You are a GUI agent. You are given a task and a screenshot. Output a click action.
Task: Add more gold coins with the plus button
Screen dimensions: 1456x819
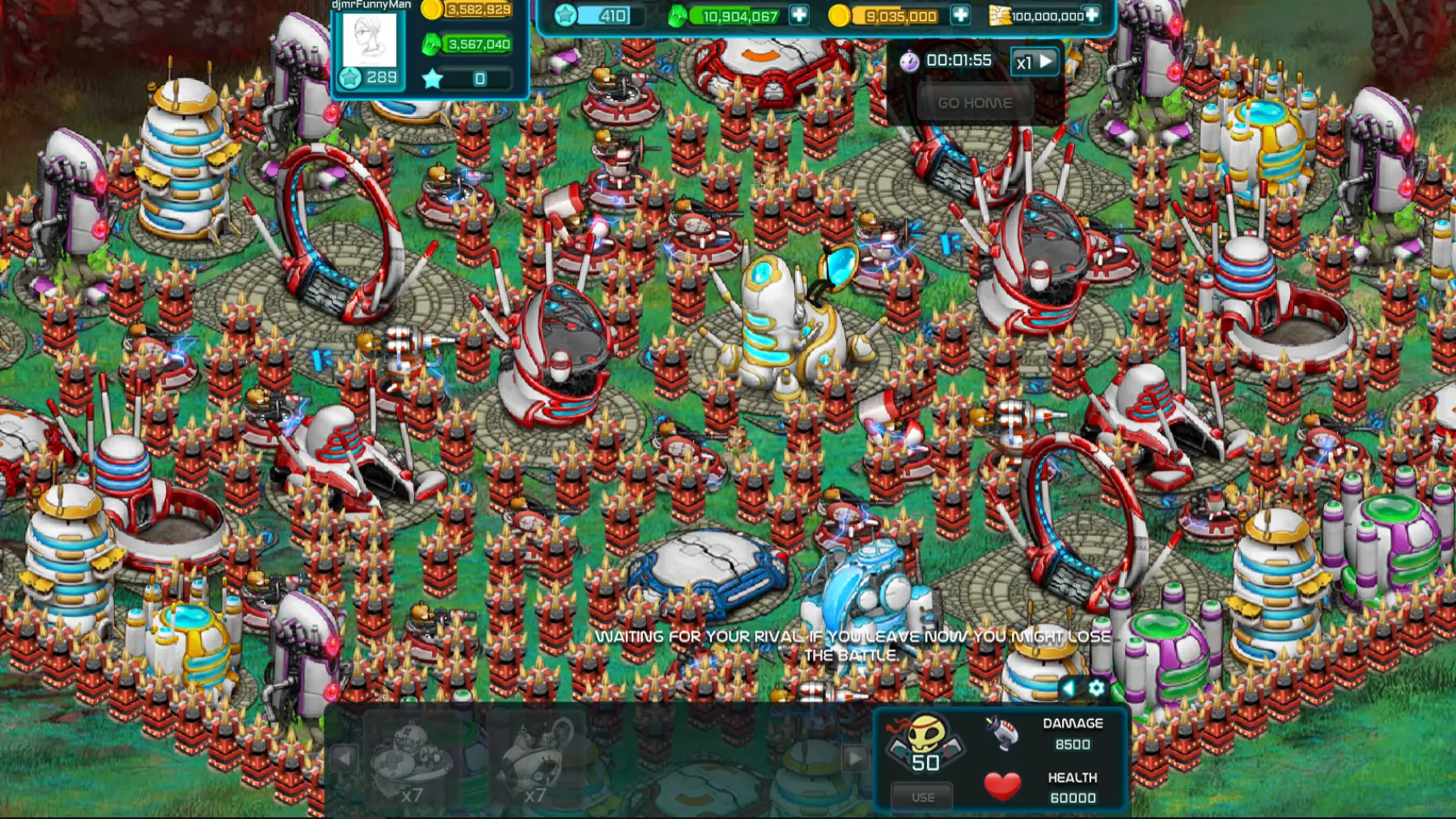click(x=960, y=15)
